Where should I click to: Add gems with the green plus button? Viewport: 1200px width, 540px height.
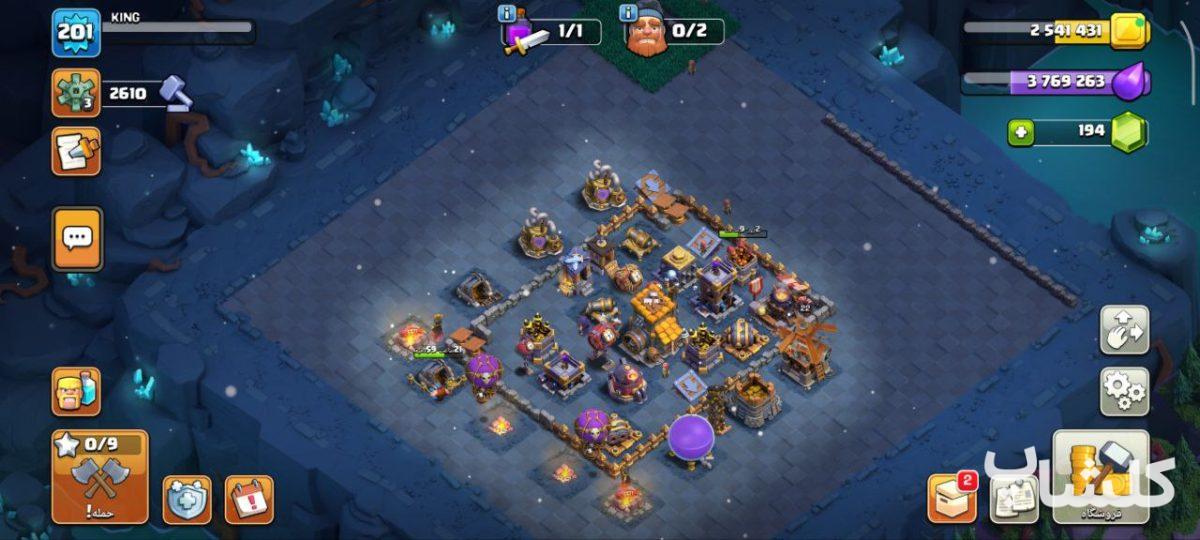click(x=1021, y=131)
